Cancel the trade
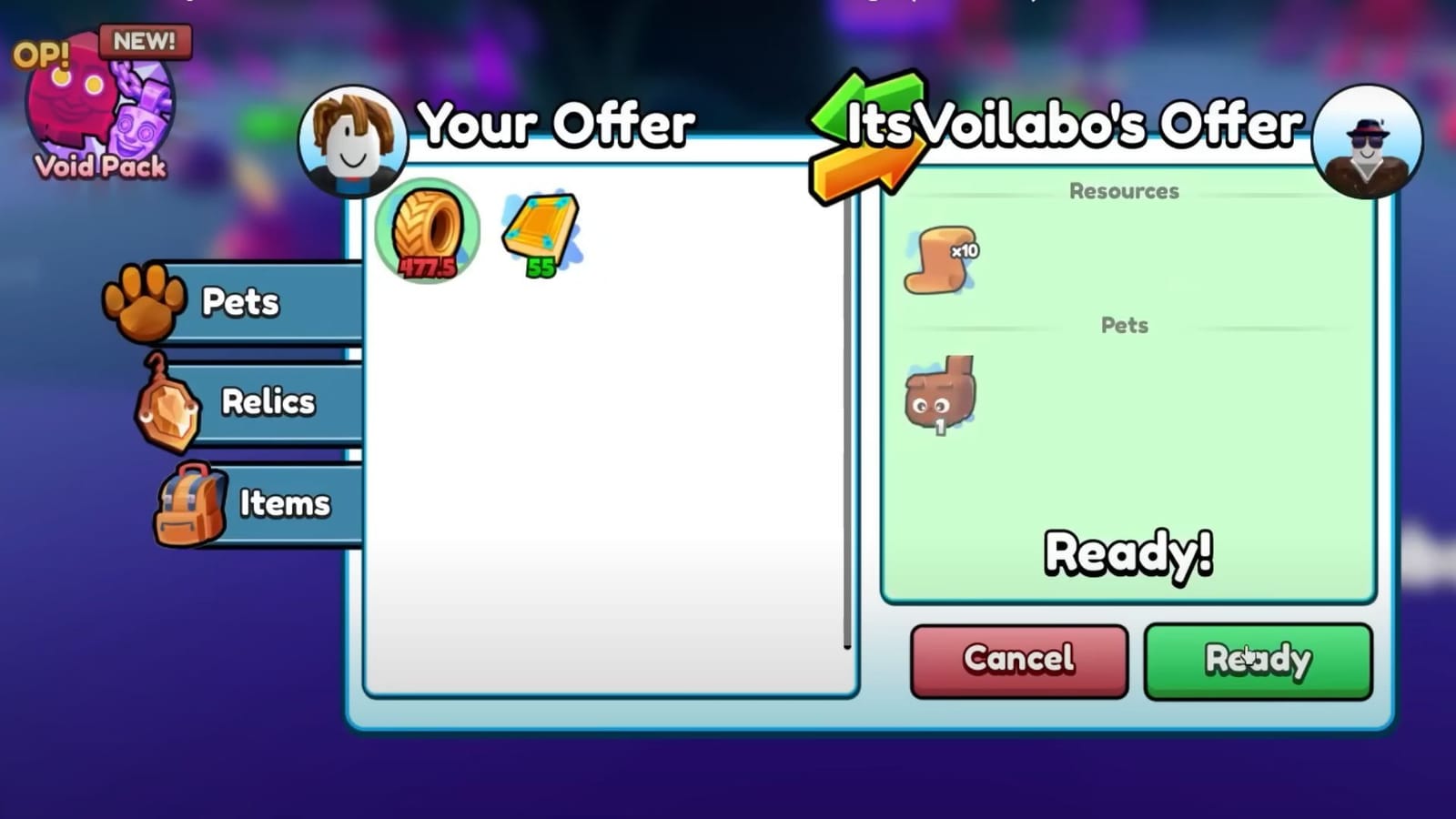Viewport: 1456px width, 819px height. pos(1017,660)
